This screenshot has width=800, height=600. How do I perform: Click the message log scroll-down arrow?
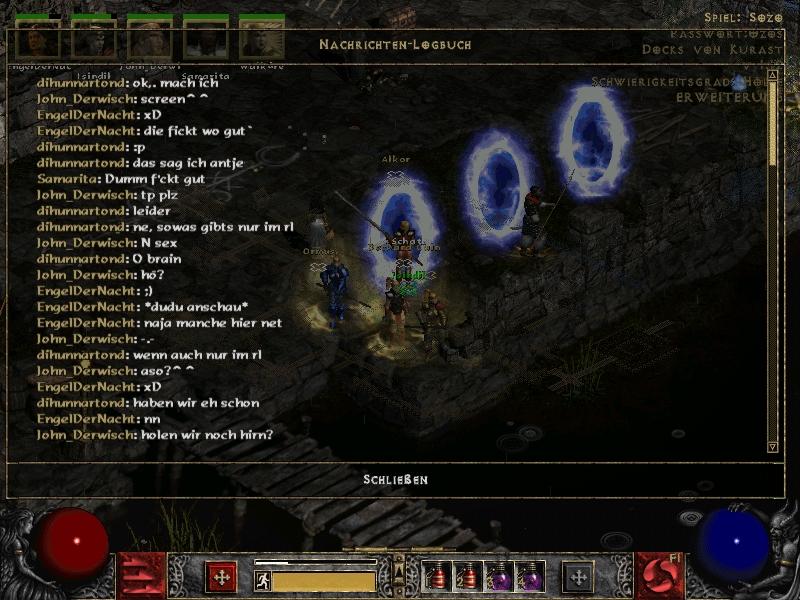pyautogui.click(x=772, y=446)
